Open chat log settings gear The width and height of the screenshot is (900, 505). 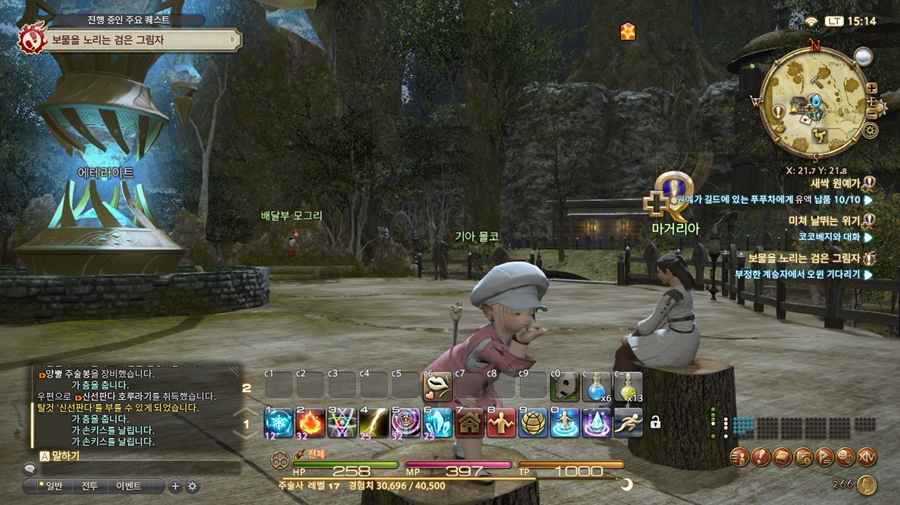192,486
